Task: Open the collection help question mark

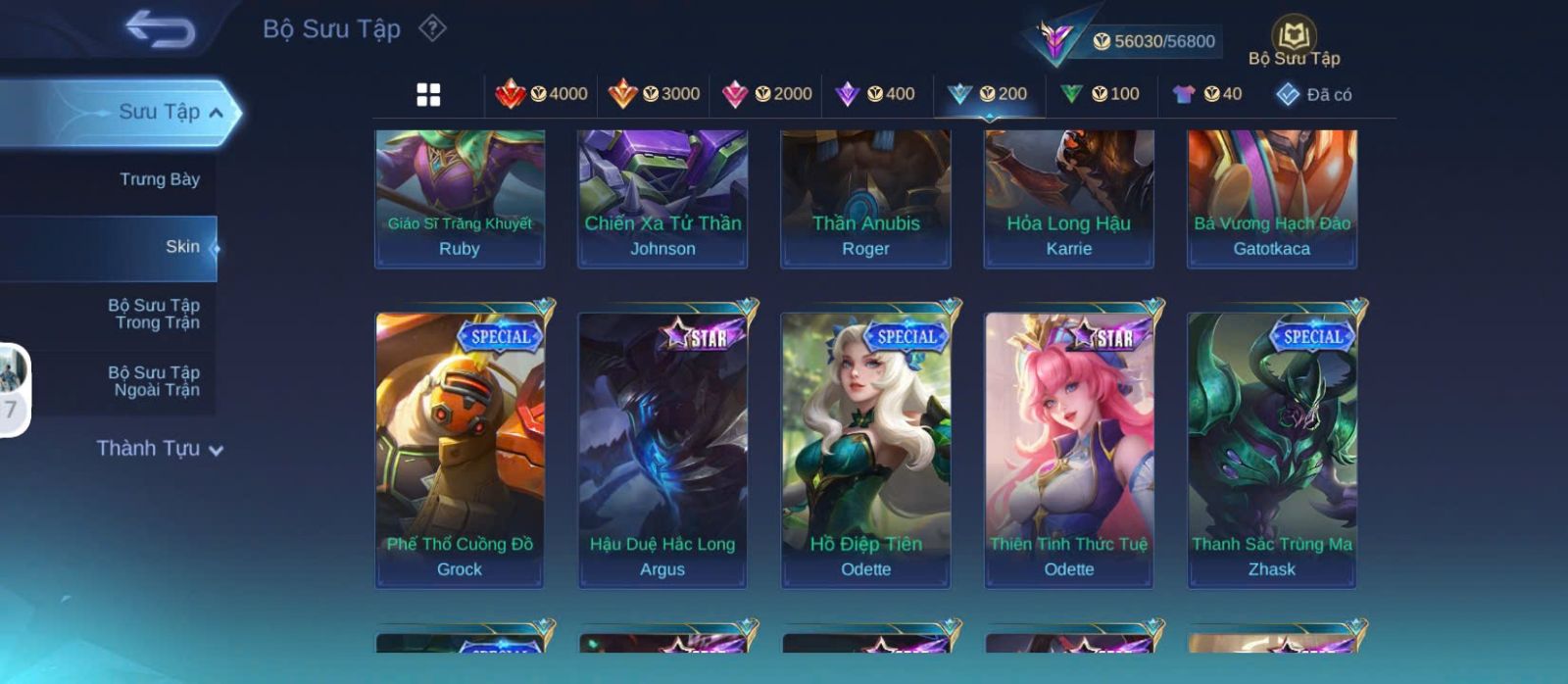Action: coord(432,28)
